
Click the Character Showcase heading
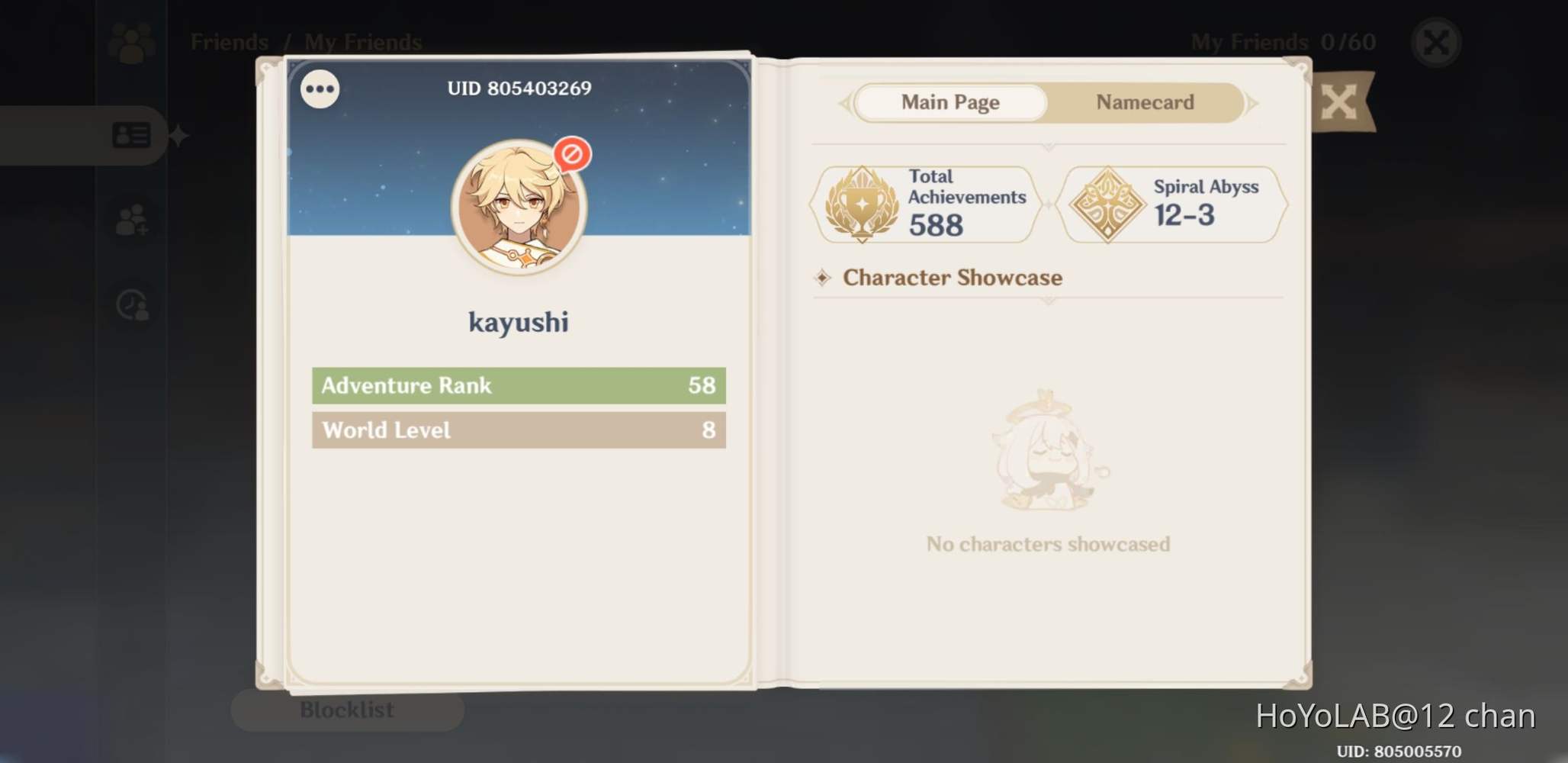pyautogui.click(x=951, y=277)
